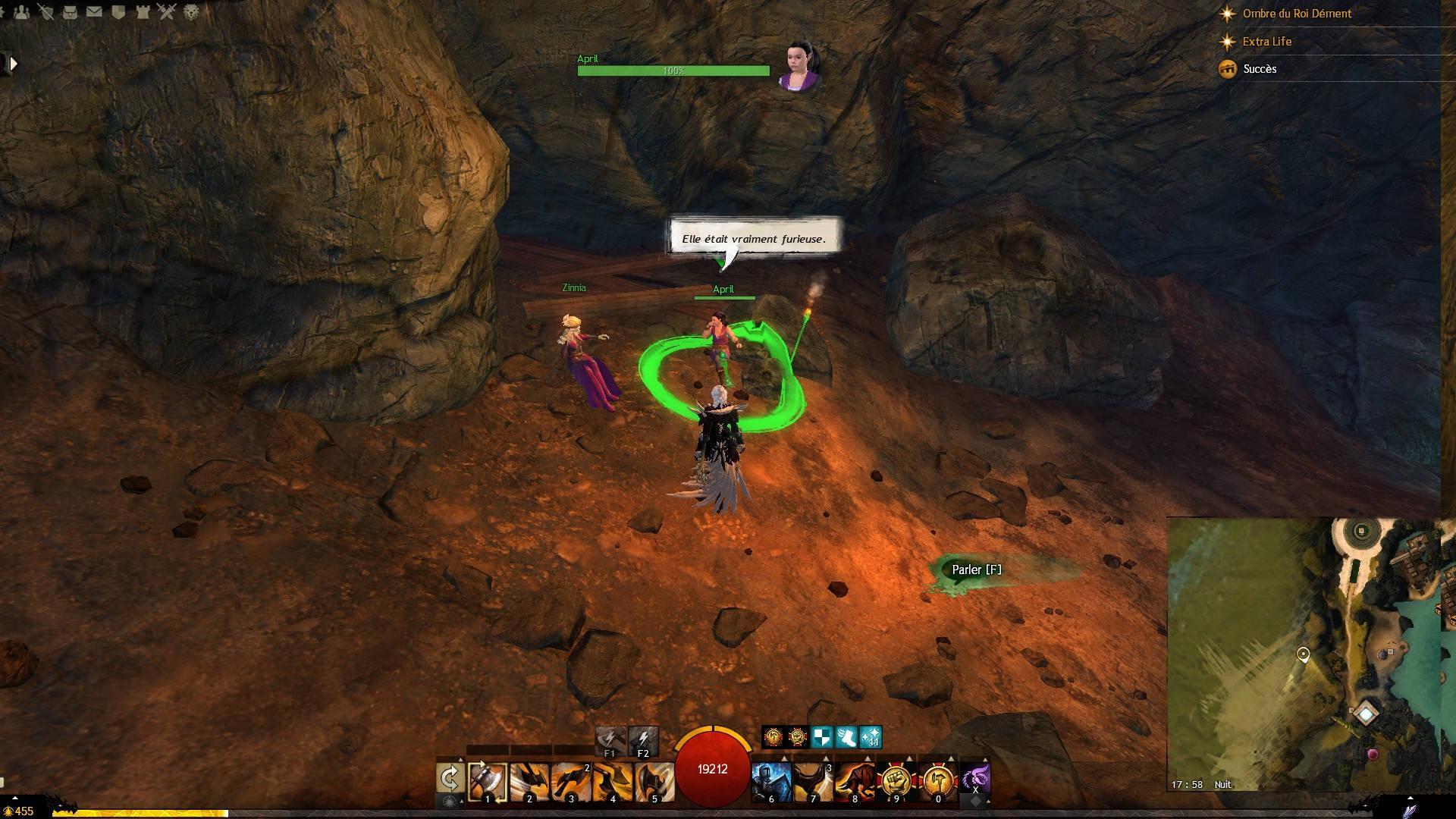Viewport: 1456px width, 819px height.
Task: Open the inventory bag icon
Action: [70, 12]
